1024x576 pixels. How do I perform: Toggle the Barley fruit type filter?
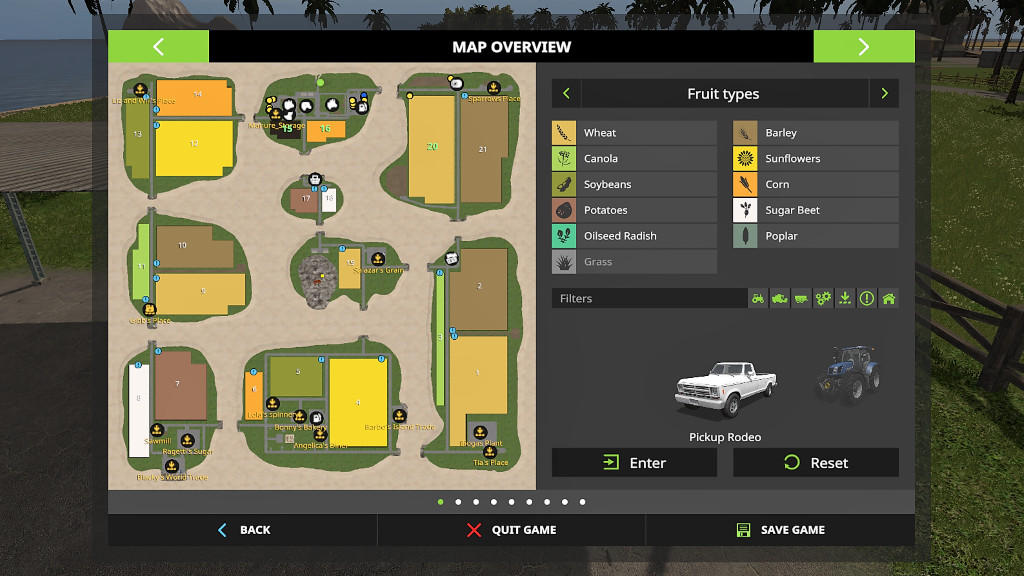point(815,133)
